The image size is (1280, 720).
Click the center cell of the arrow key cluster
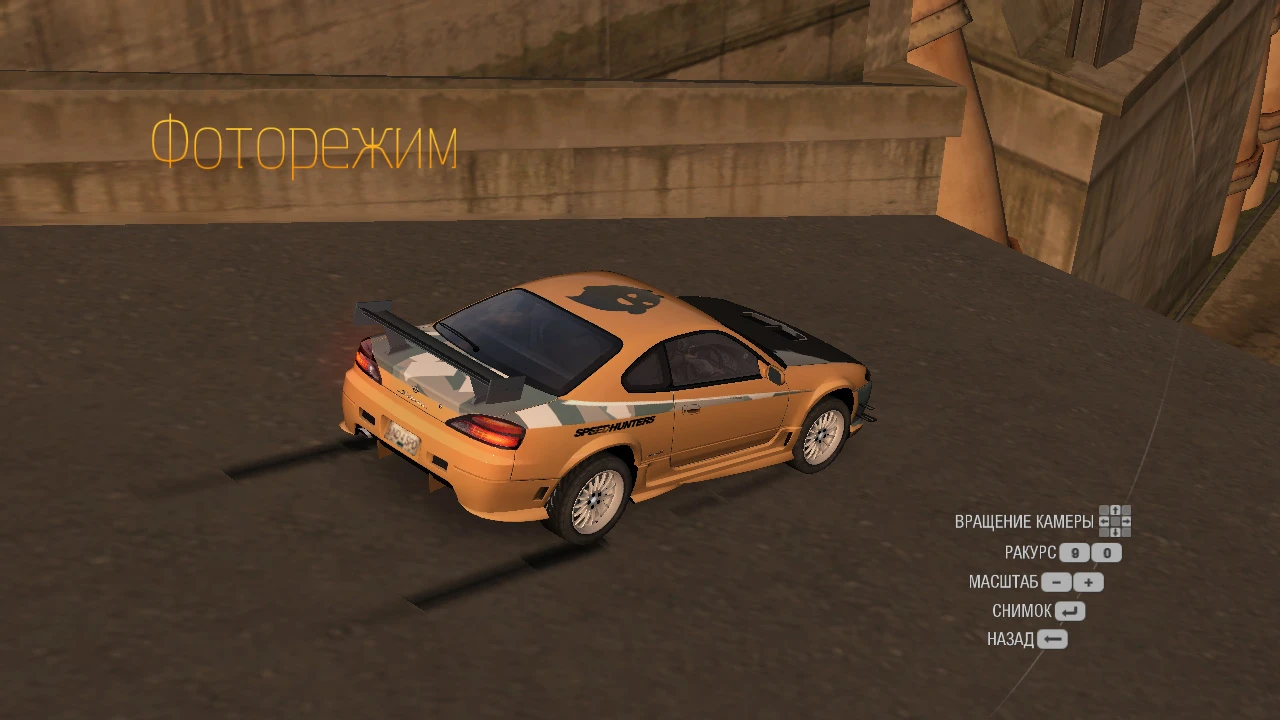point(1115,521)
